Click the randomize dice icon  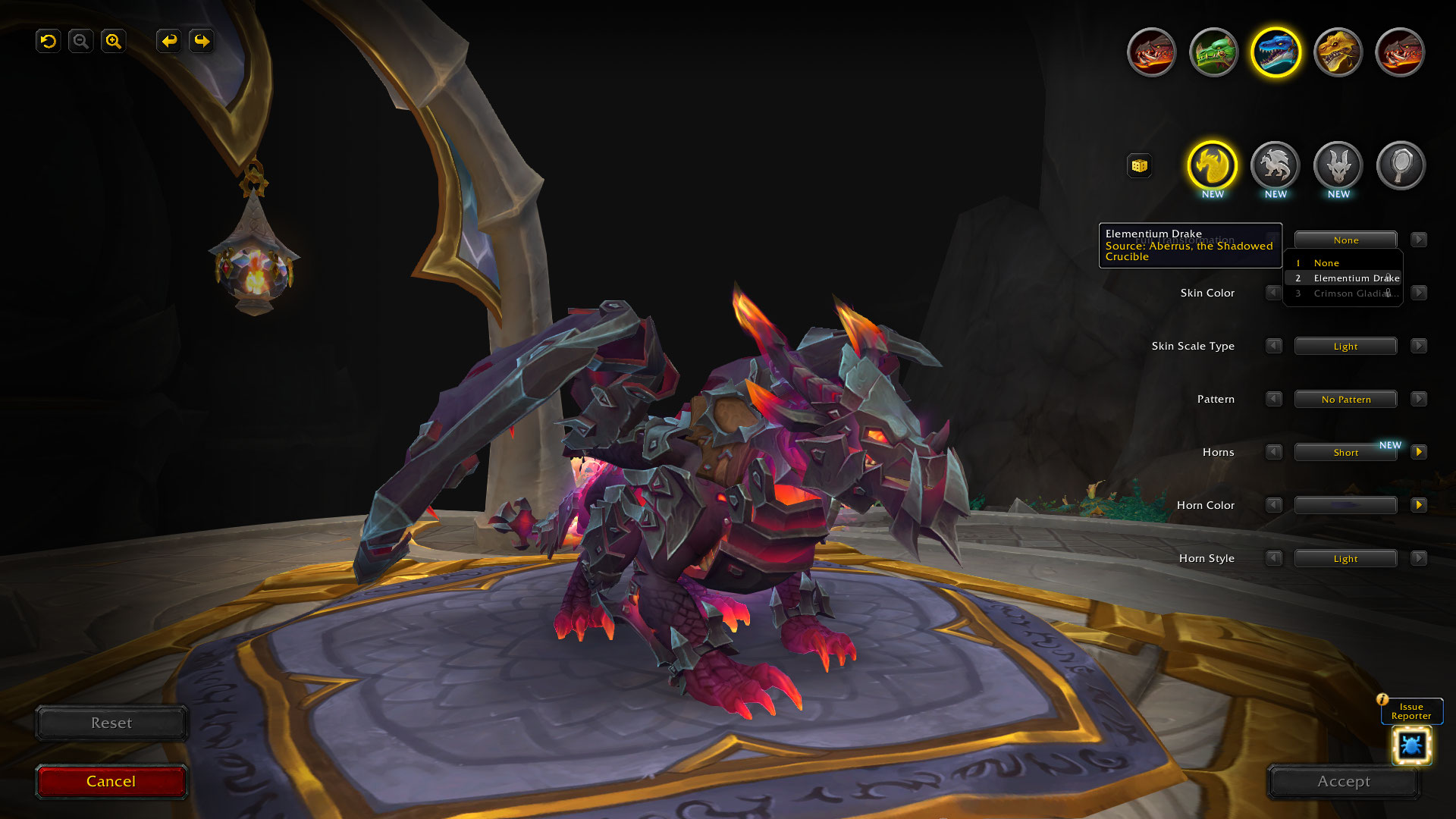pos(1140,165)
